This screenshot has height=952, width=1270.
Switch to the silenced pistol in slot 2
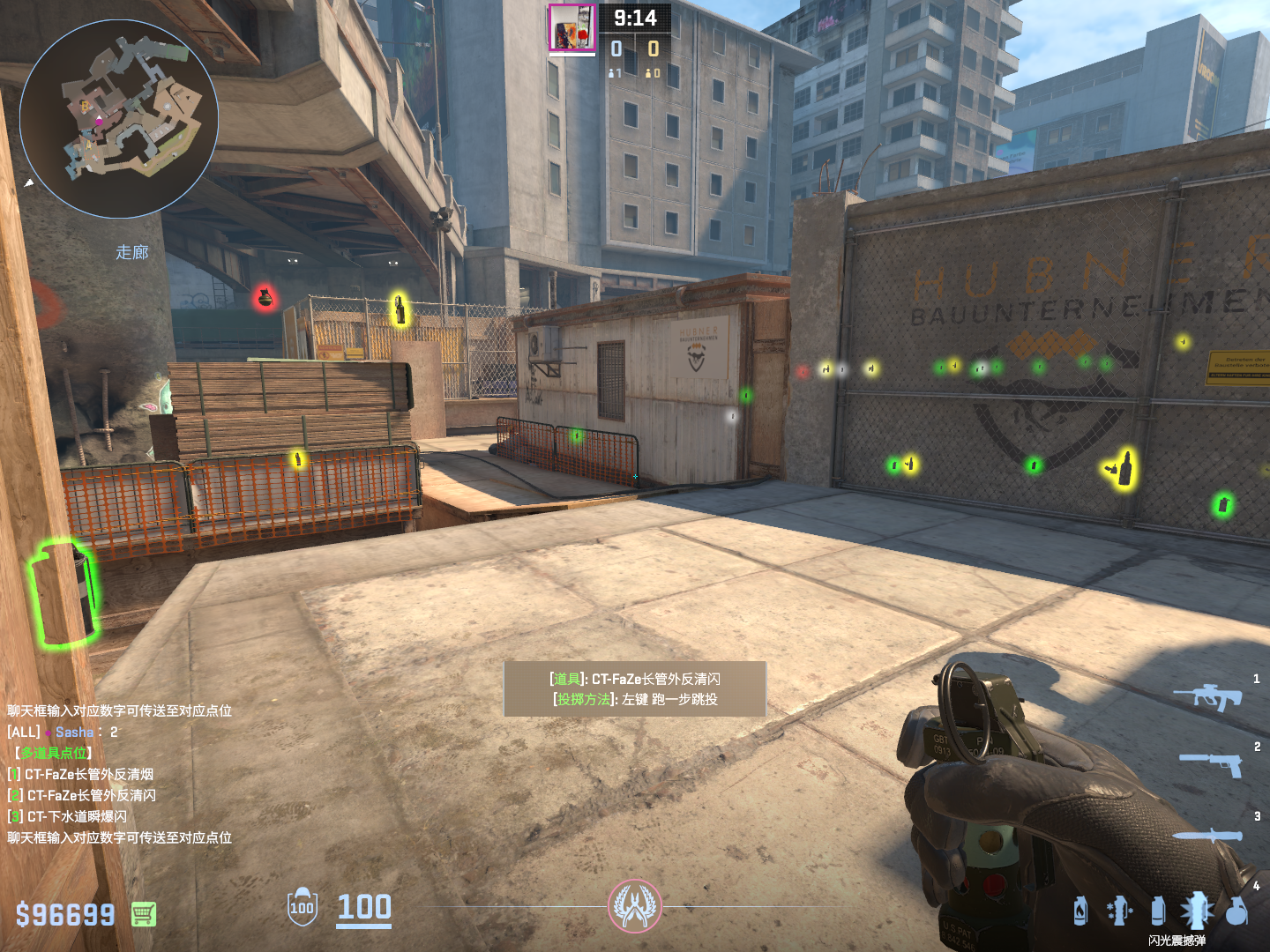pyautogui.click(x=1211, y=763)
